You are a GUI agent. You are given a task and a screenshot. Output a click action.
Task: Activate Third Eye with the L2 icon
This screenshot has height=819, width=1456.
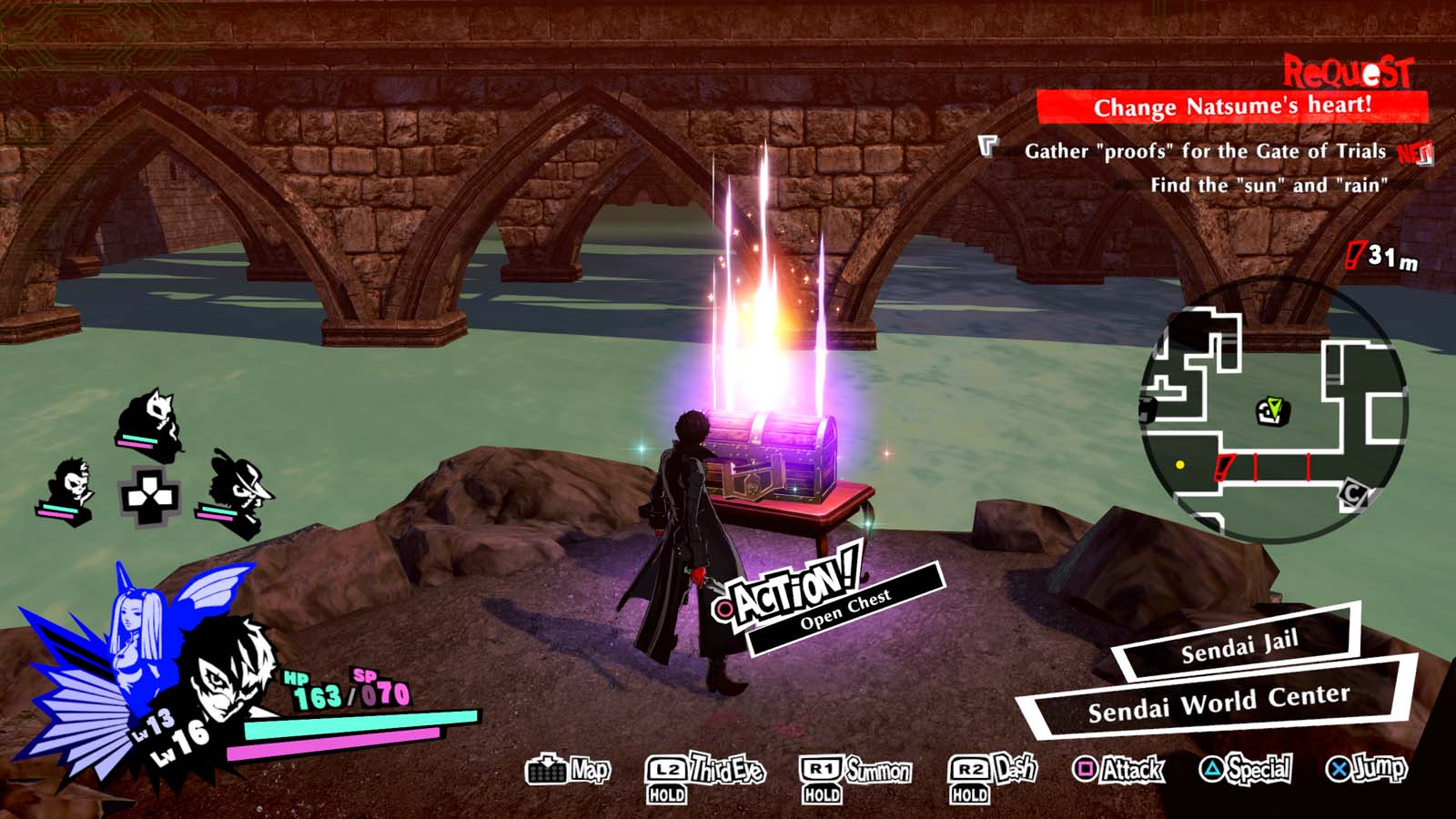[x=666, y=769]
